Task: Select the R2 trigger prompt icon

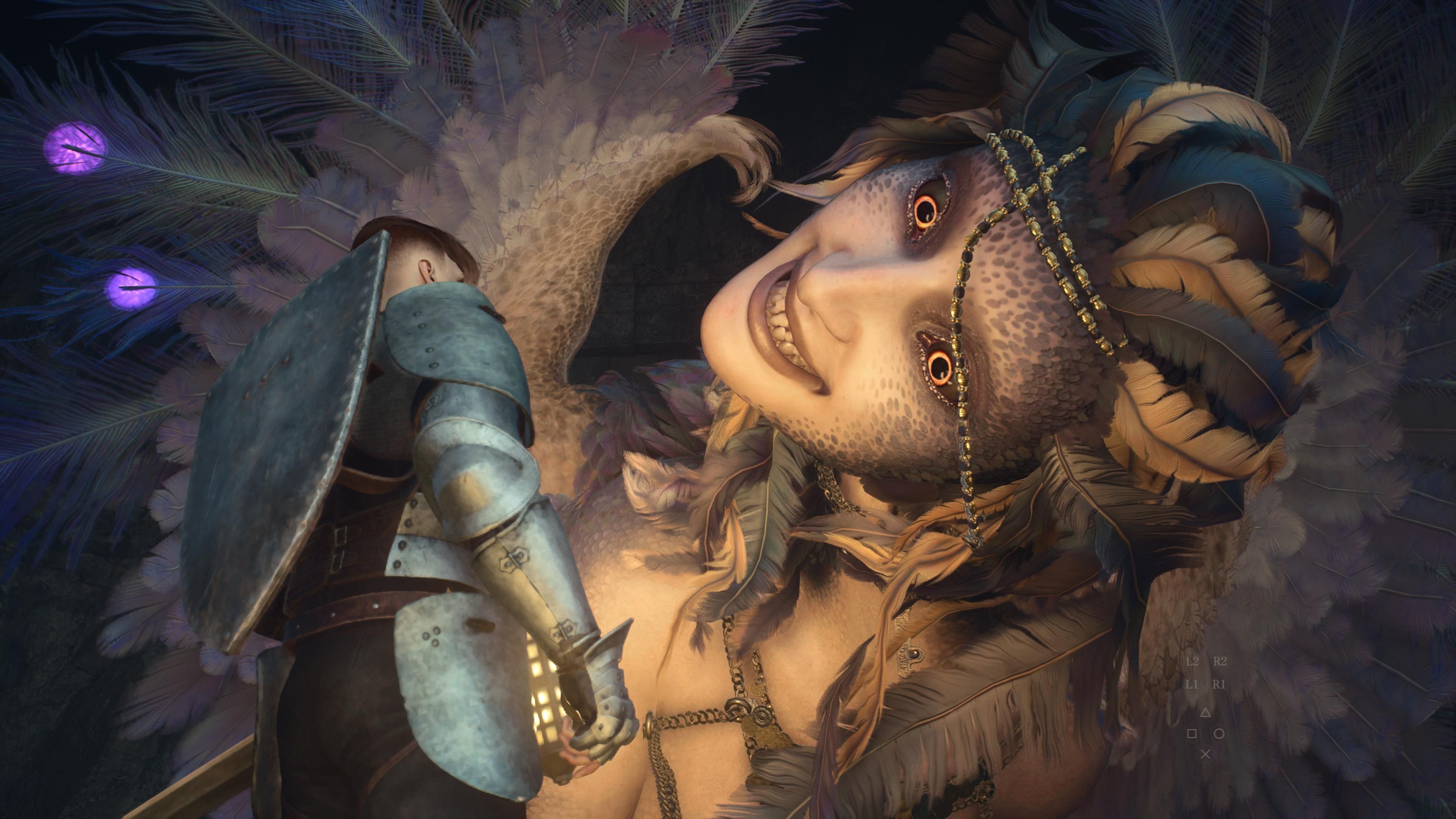Action: pos(1220,661)
